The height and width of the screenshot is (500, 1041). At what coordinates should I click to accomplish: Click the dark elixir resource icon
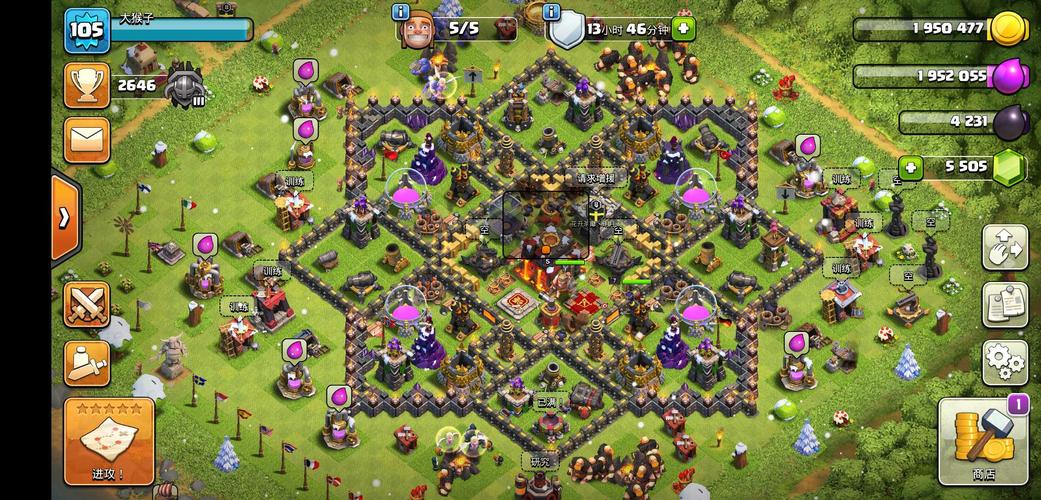pos(1007,121)
